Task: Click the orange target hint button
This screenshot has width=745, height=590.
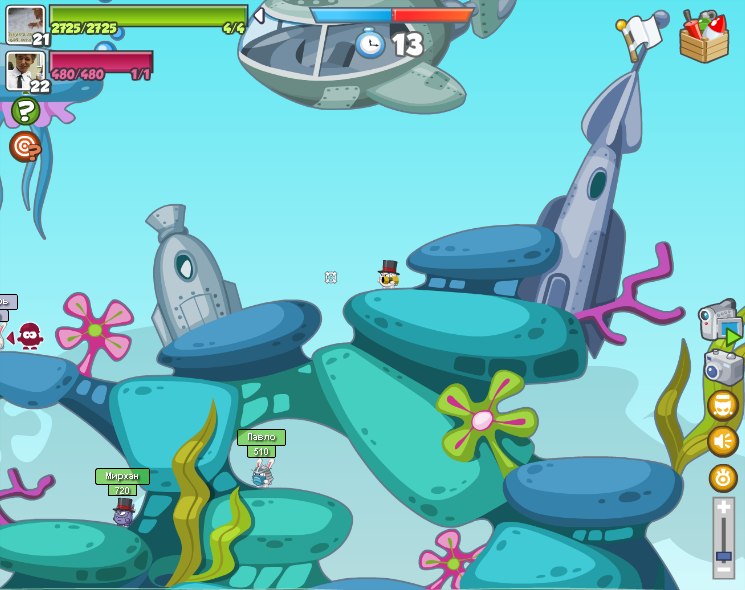Action: click(24, 147)
